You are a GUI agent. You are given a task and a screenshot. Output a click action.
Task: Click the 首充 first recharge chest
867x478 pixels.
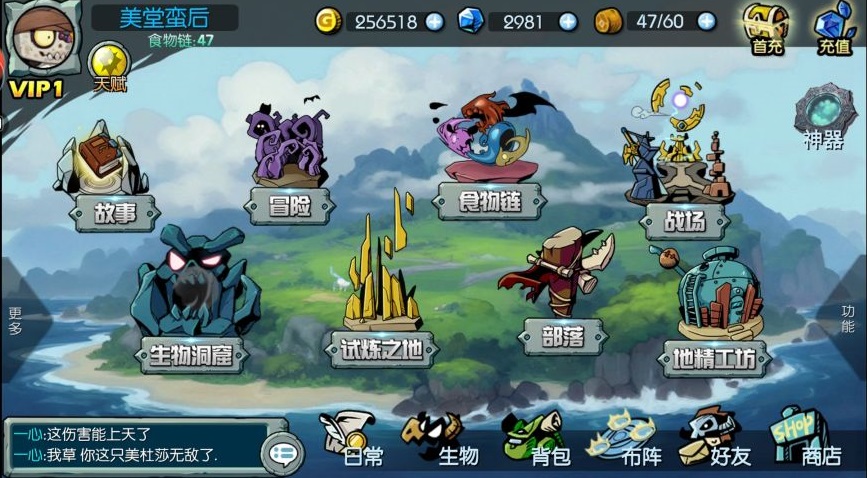[x=767, y=27]
